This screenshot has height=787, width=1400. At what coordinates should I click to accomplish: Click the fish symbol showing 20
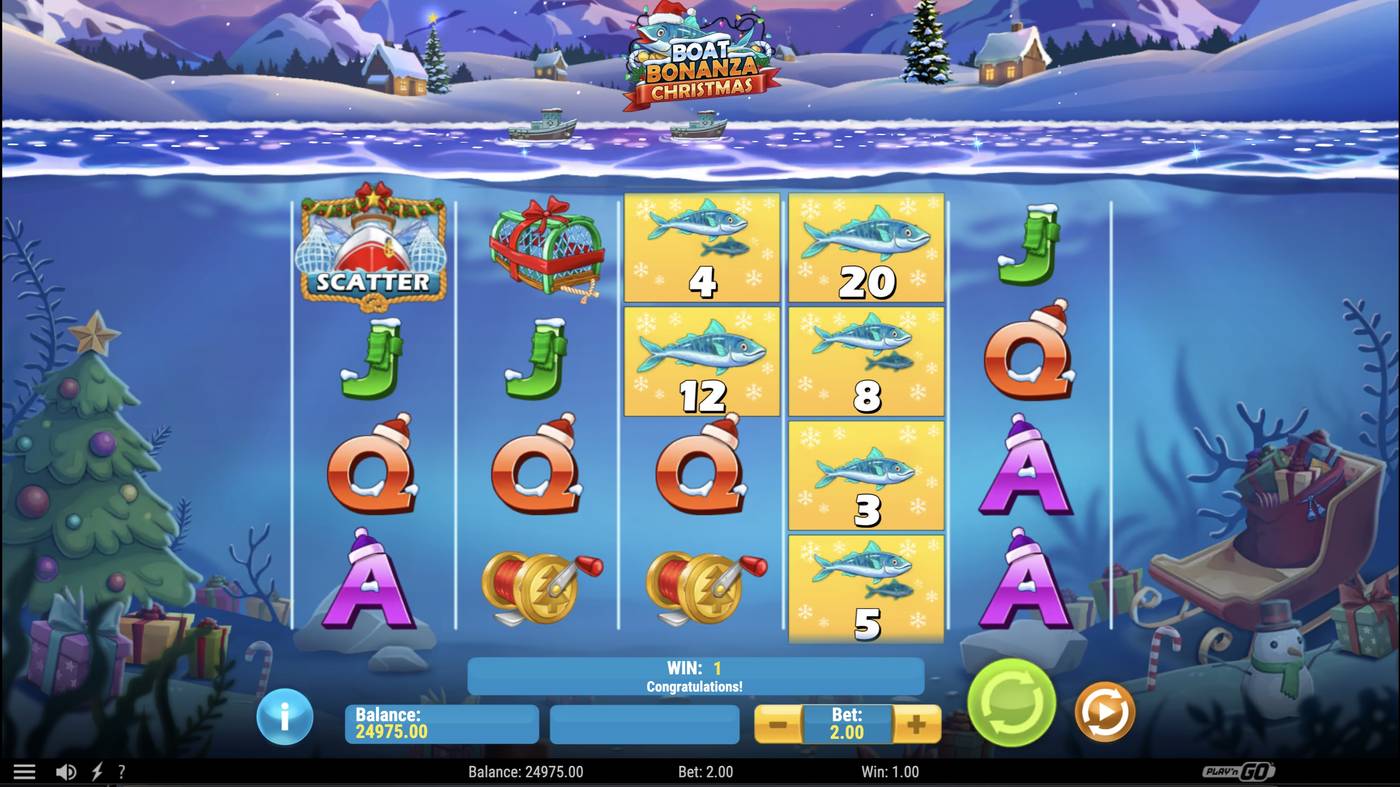click(864, 245)
